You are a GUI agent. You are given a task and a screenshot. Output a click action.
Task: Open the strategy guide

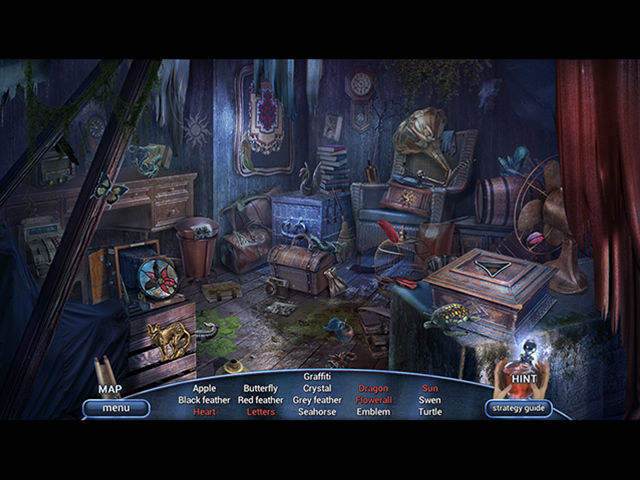coord(518,408)
